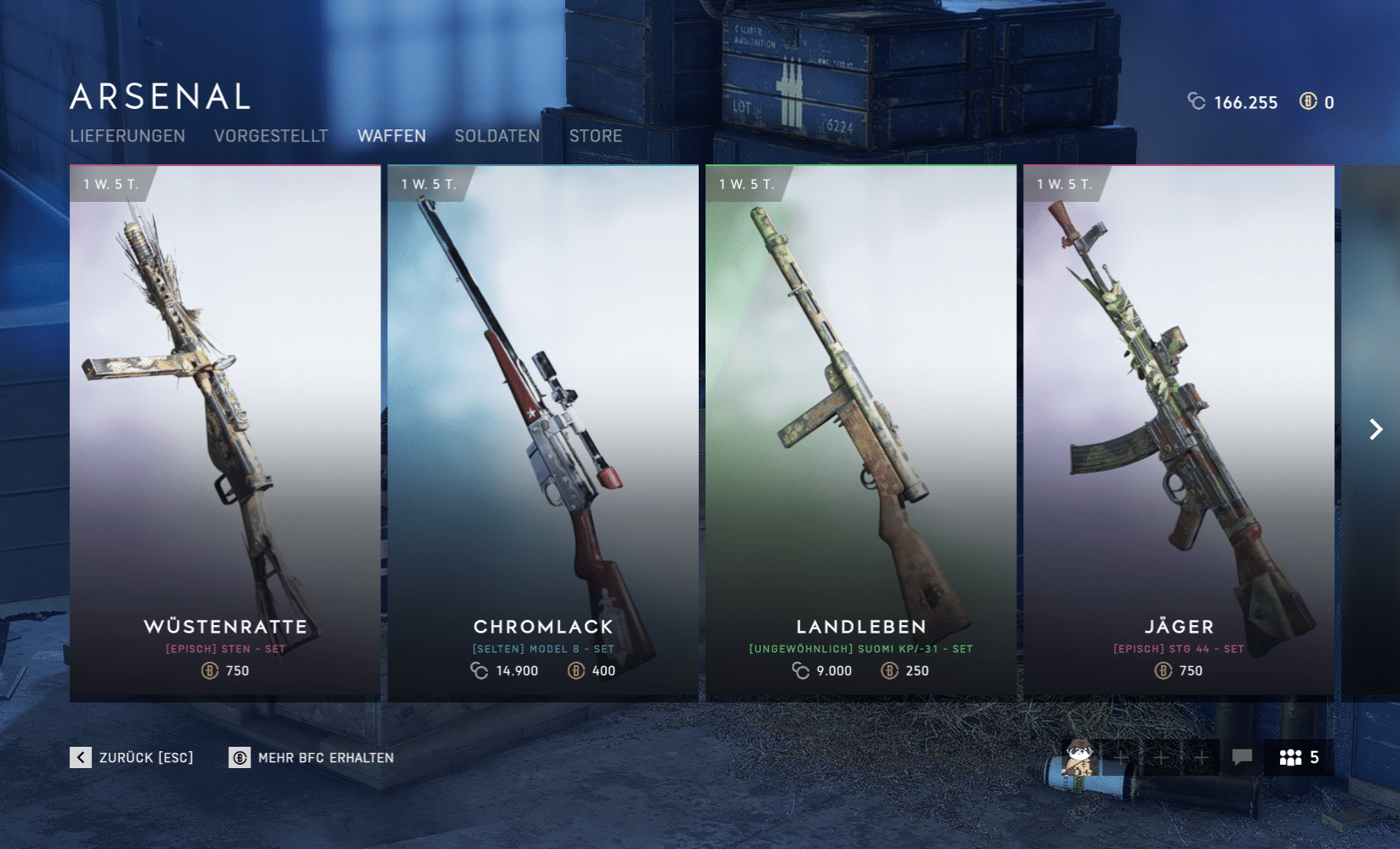Switch to the Soldaten tab
The image size is (1400, 849).
tap(497, 136)
